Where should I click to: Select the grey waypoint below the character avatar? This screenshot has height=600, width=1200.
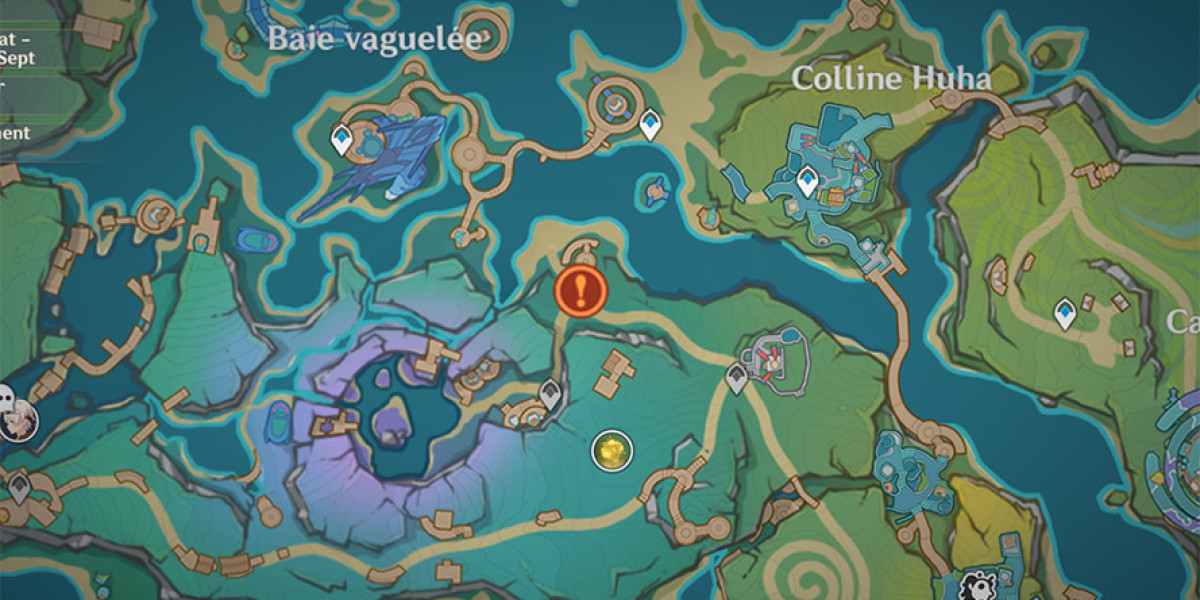coord(19,488)
